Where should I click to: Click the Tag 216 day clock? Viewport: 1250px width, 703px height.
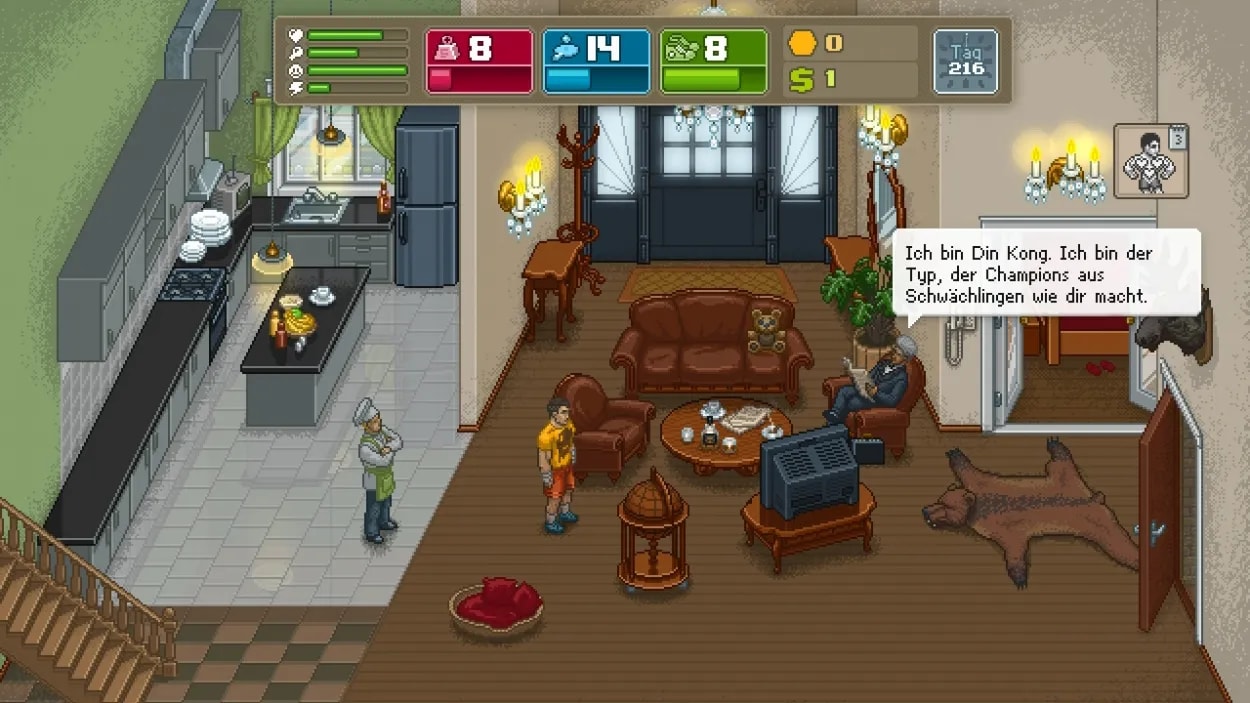point(965,61)
